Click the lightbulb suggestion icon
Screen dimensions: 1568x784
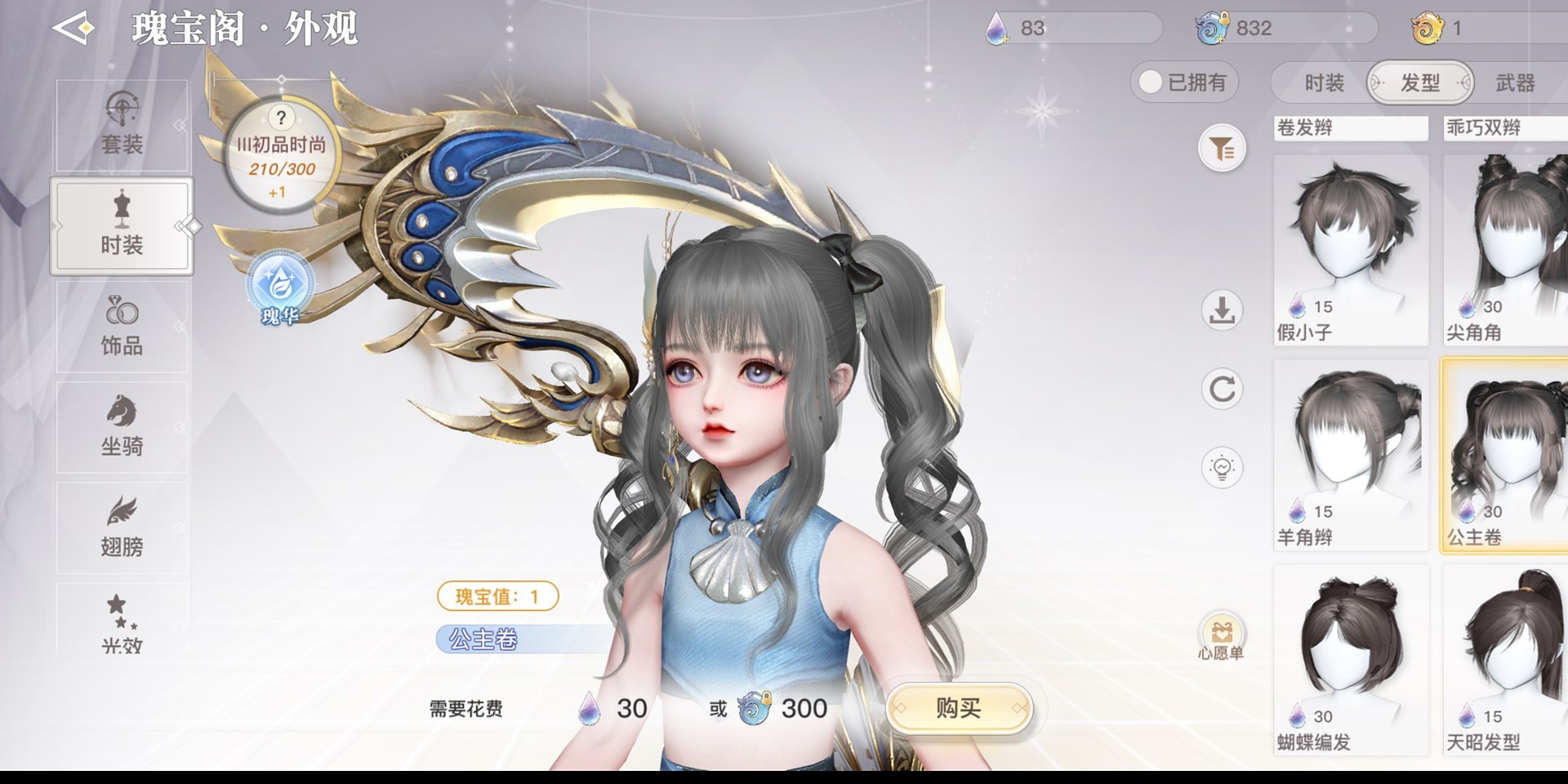(x=1222, y=468)
